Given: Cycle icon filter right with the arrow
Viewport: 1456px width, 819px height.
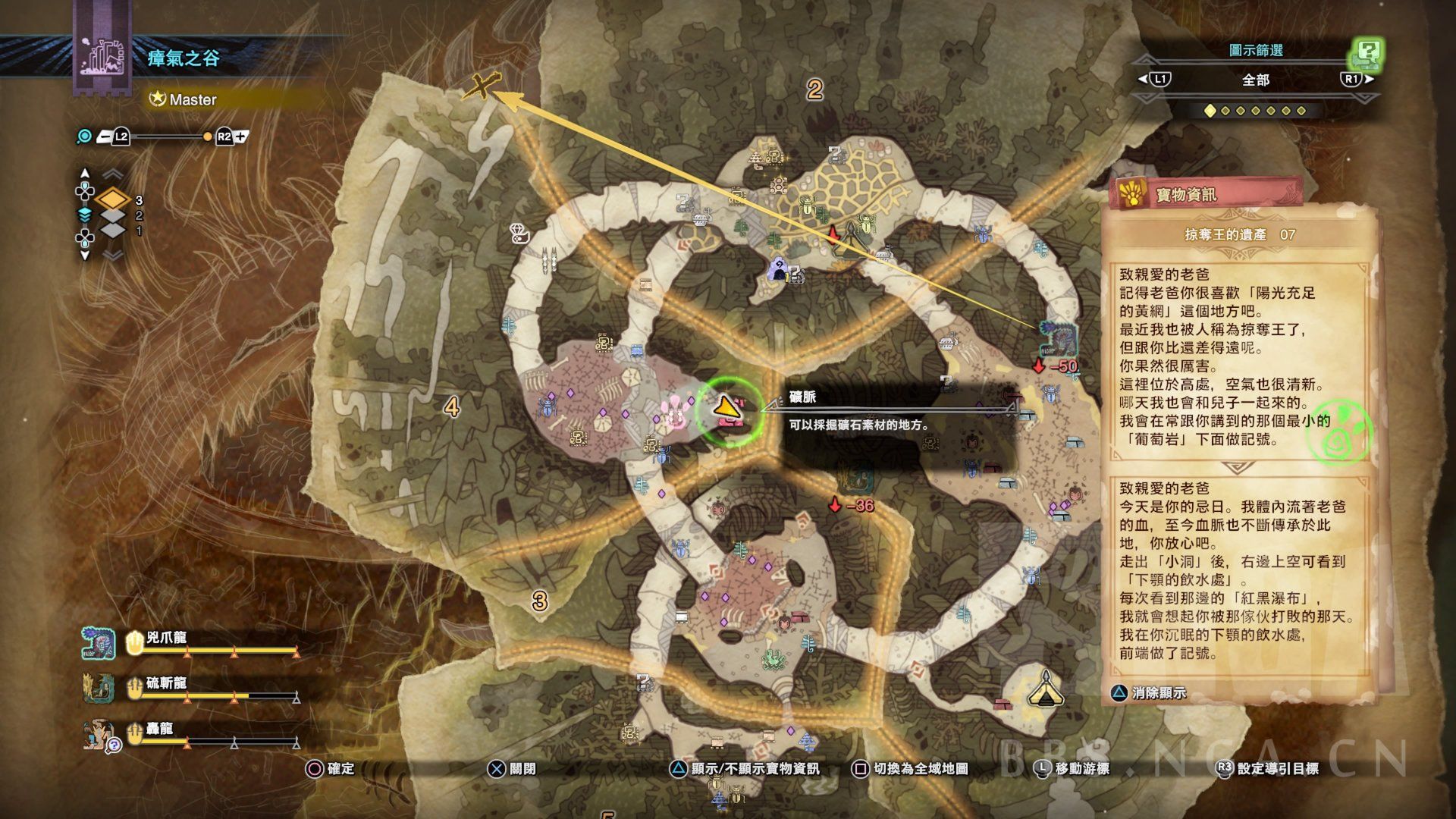Looking at the screenshot, I should [x=1370, y=79].
